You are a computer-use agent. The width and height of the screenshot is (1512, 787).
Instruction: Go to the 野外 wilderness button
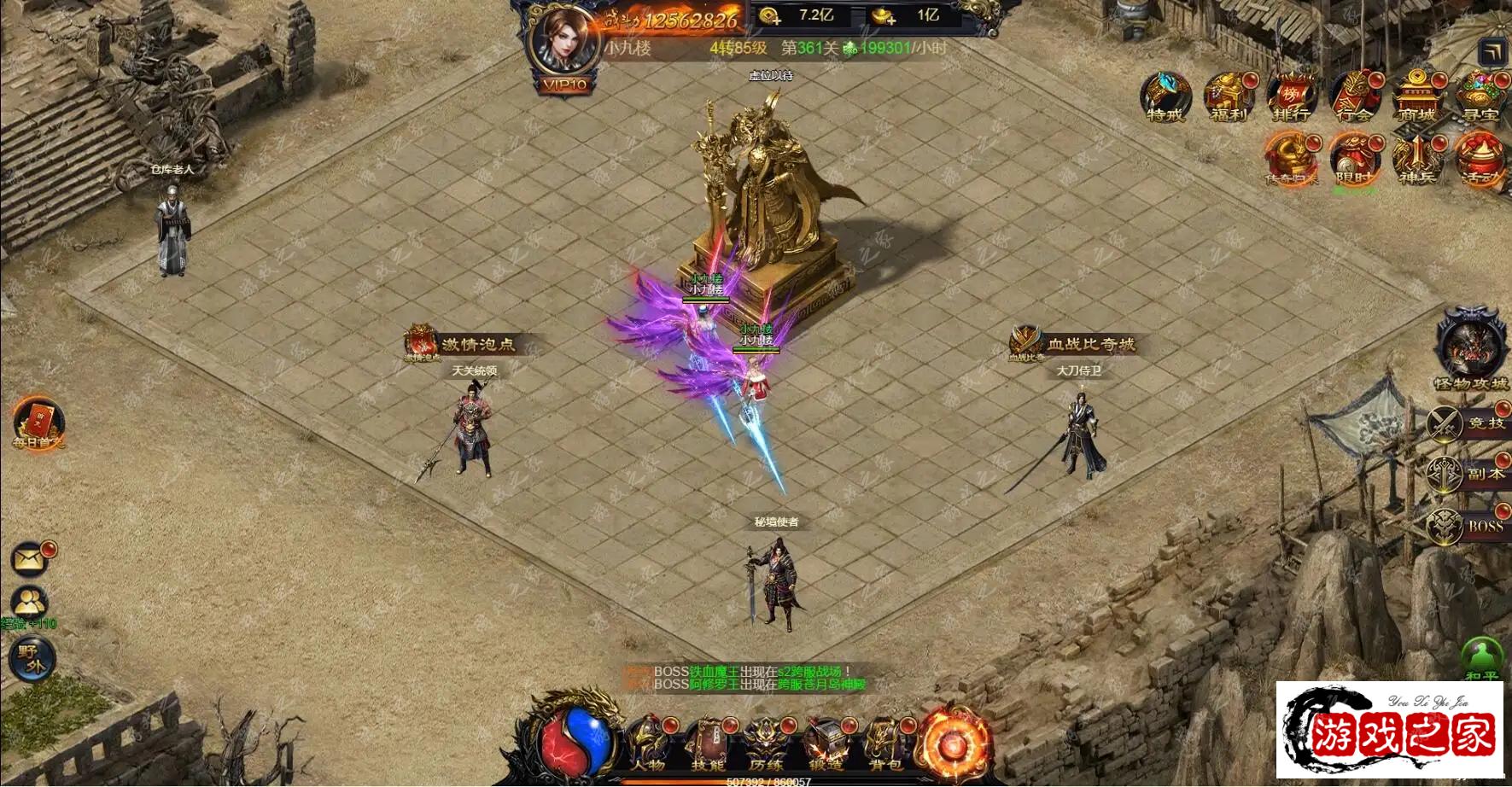click(32, 660)
